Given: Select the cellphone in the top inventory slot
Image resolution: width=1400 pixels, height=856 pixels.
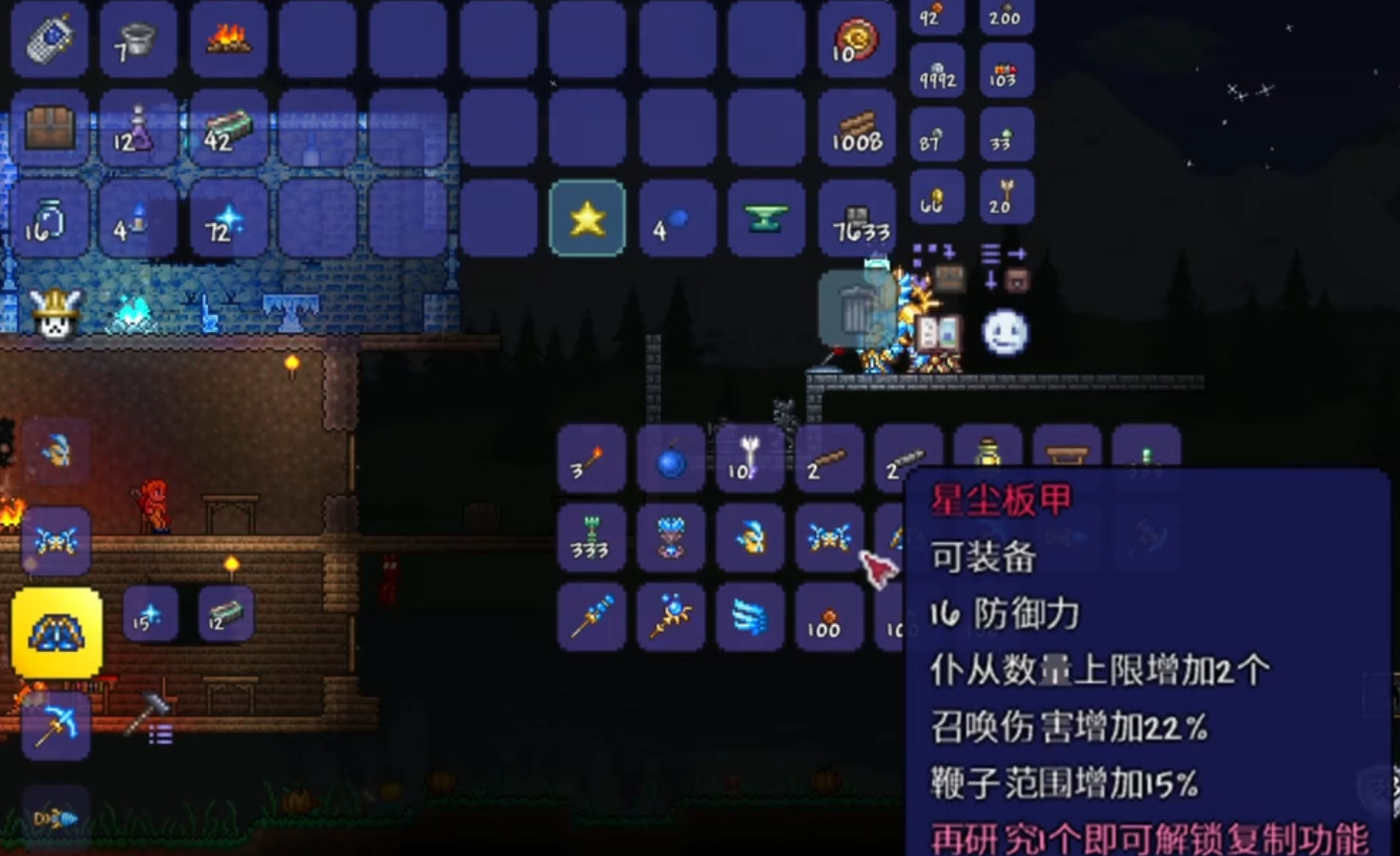Looking at the screenshot, I should tap(50, 40).
